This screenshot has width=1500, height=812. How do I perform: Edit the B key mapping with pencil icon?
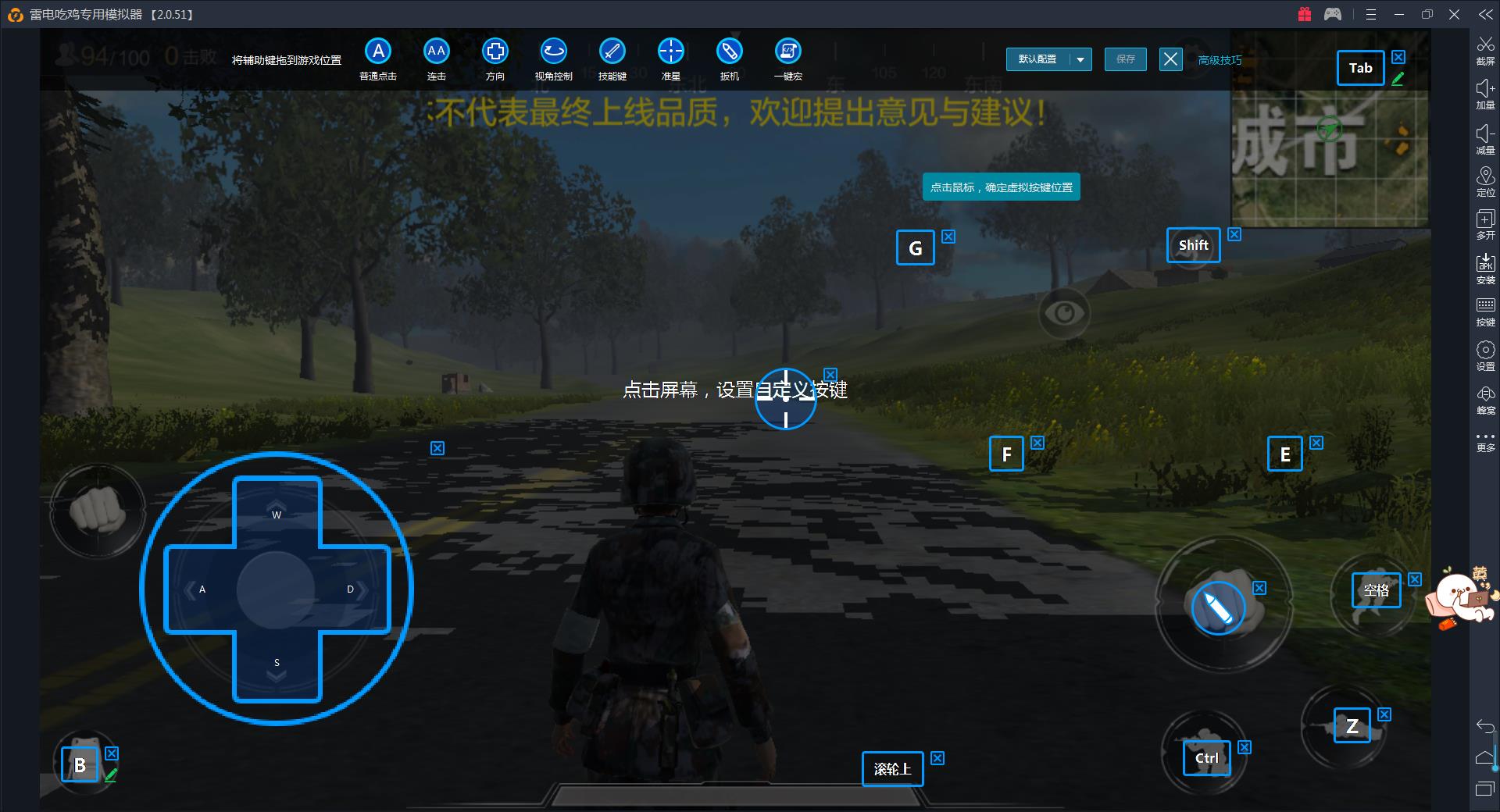[111, 775]
